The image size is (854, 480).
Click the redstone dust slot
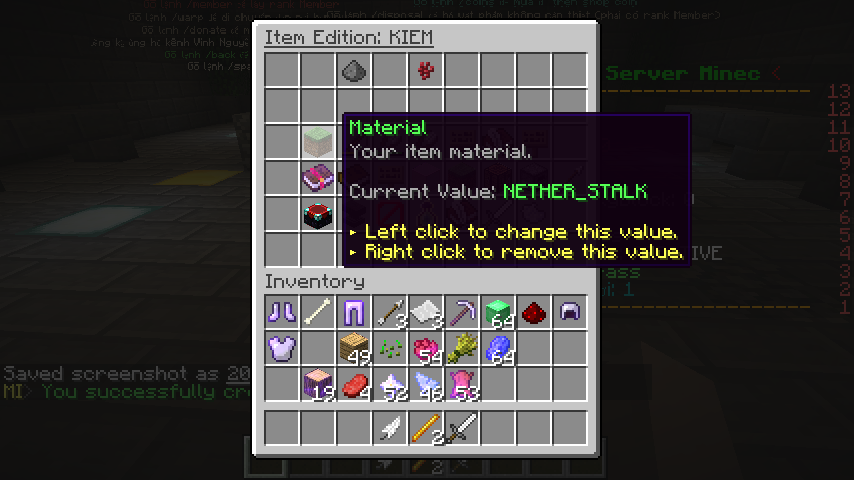[533, 312]
